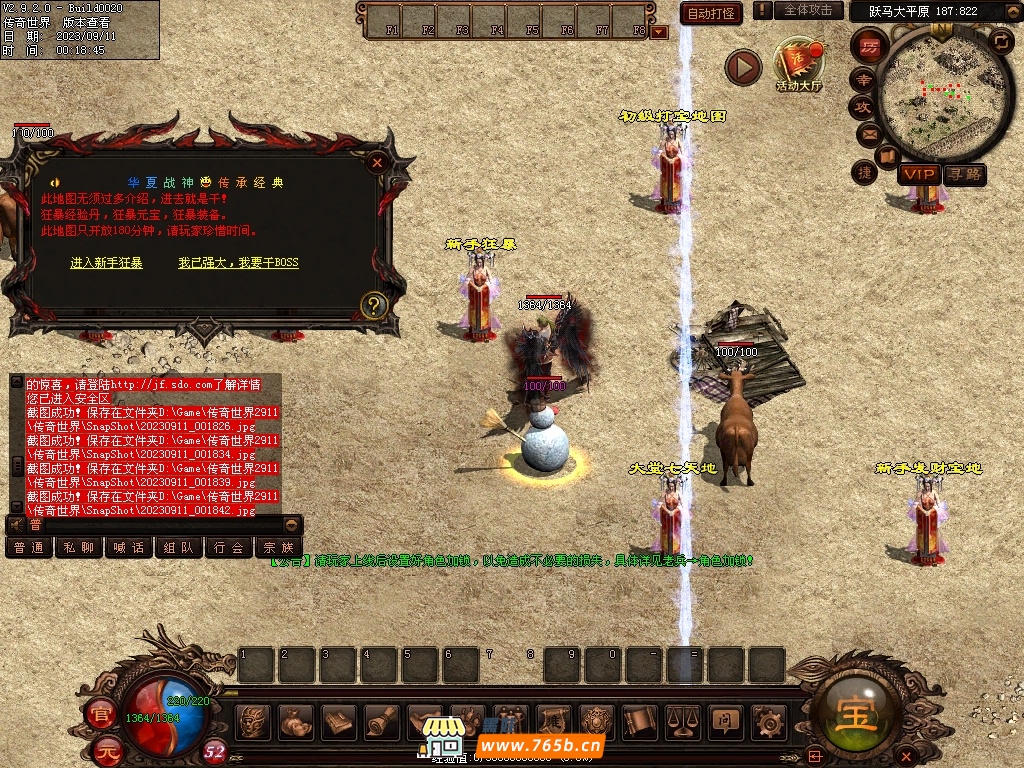Image resolution: width=1024 pixels, height=768 pixels.
Task: Click the 全体攻击 attack mode button
Action: (807, 10)
